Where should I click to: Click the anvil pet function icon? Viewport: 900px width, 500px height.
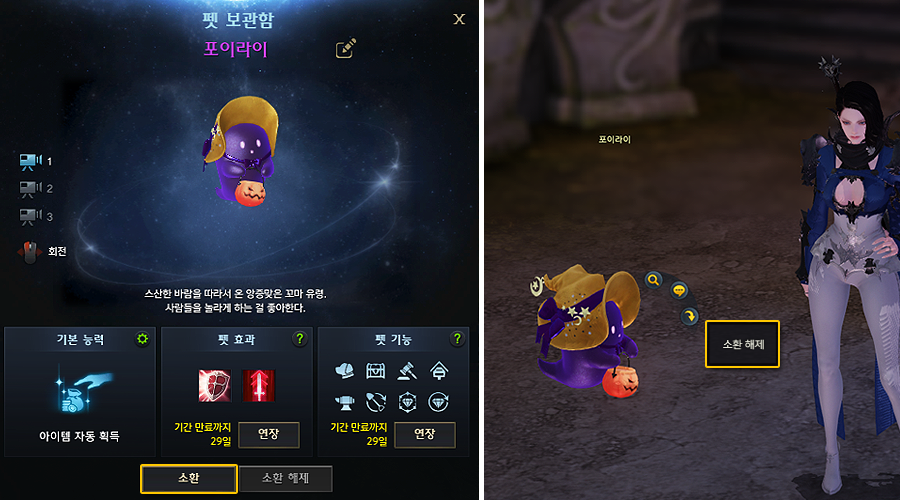pyautogui.click(x=345, y=402)
